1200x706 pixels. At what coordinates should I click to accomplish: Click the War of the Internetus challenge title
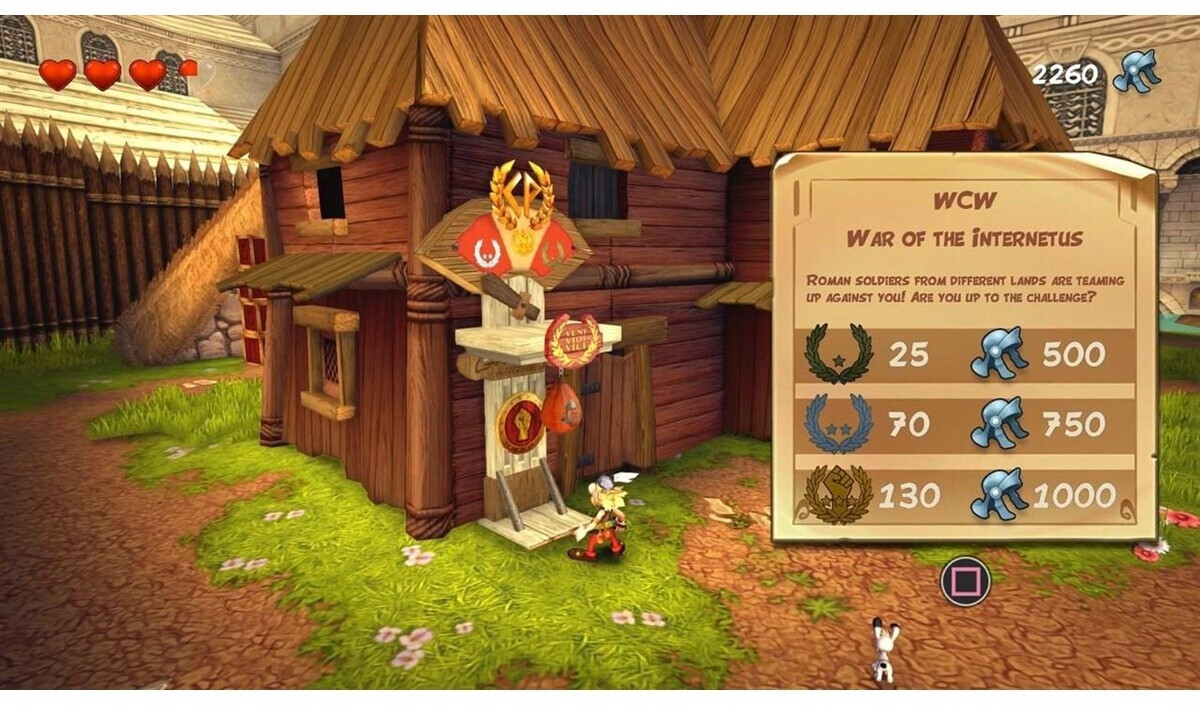click(x=965, y=238)
